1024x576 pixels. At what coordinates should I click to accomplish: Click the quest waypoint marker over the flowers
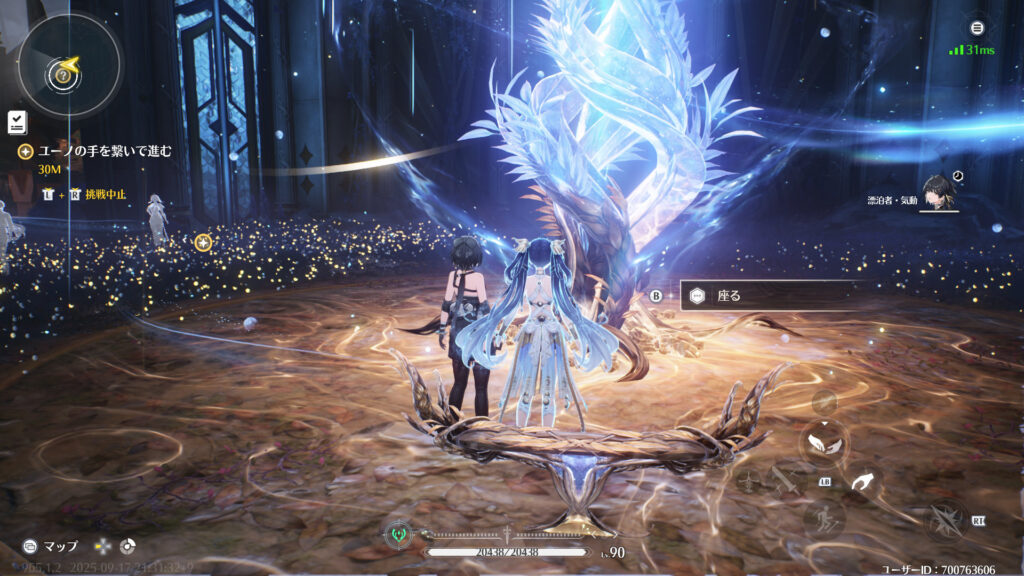coord(203,242)
